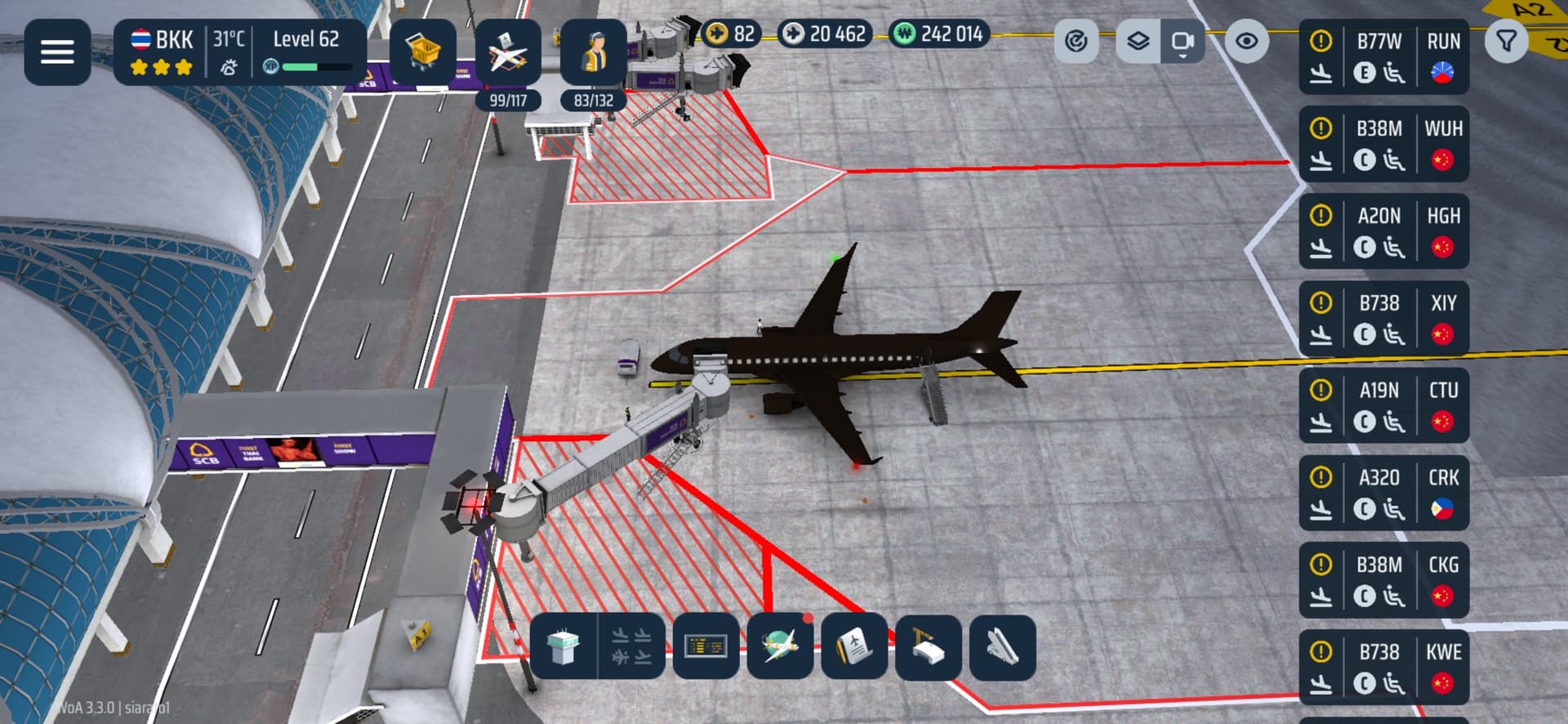Open the construction crane build menu
This screenshot has width=1568, height=724.
tap(929, 646)
